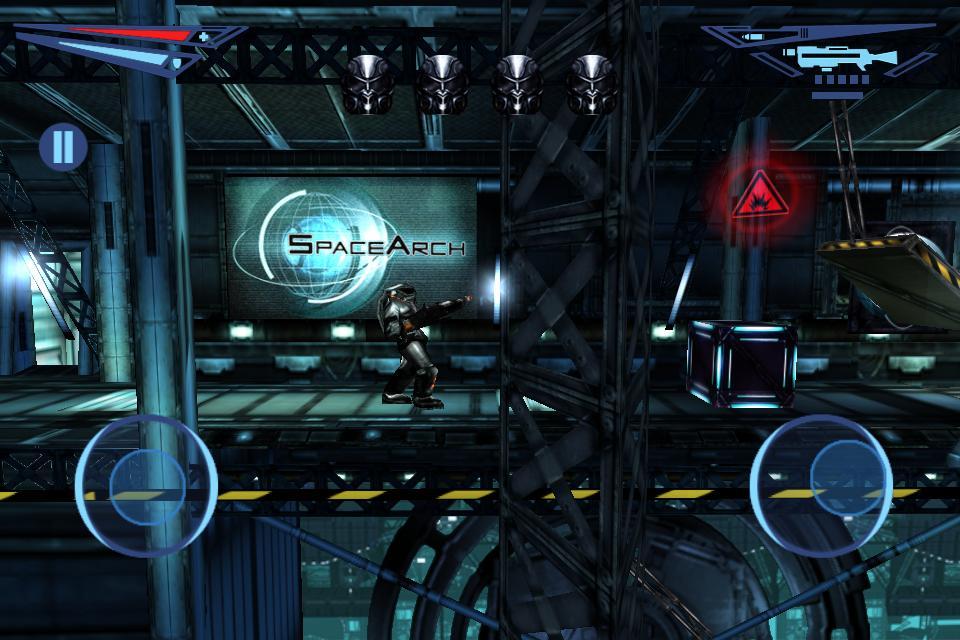Select the rifle weapon icon
Screen dimensions: 960x640
[x=832, y=58]
